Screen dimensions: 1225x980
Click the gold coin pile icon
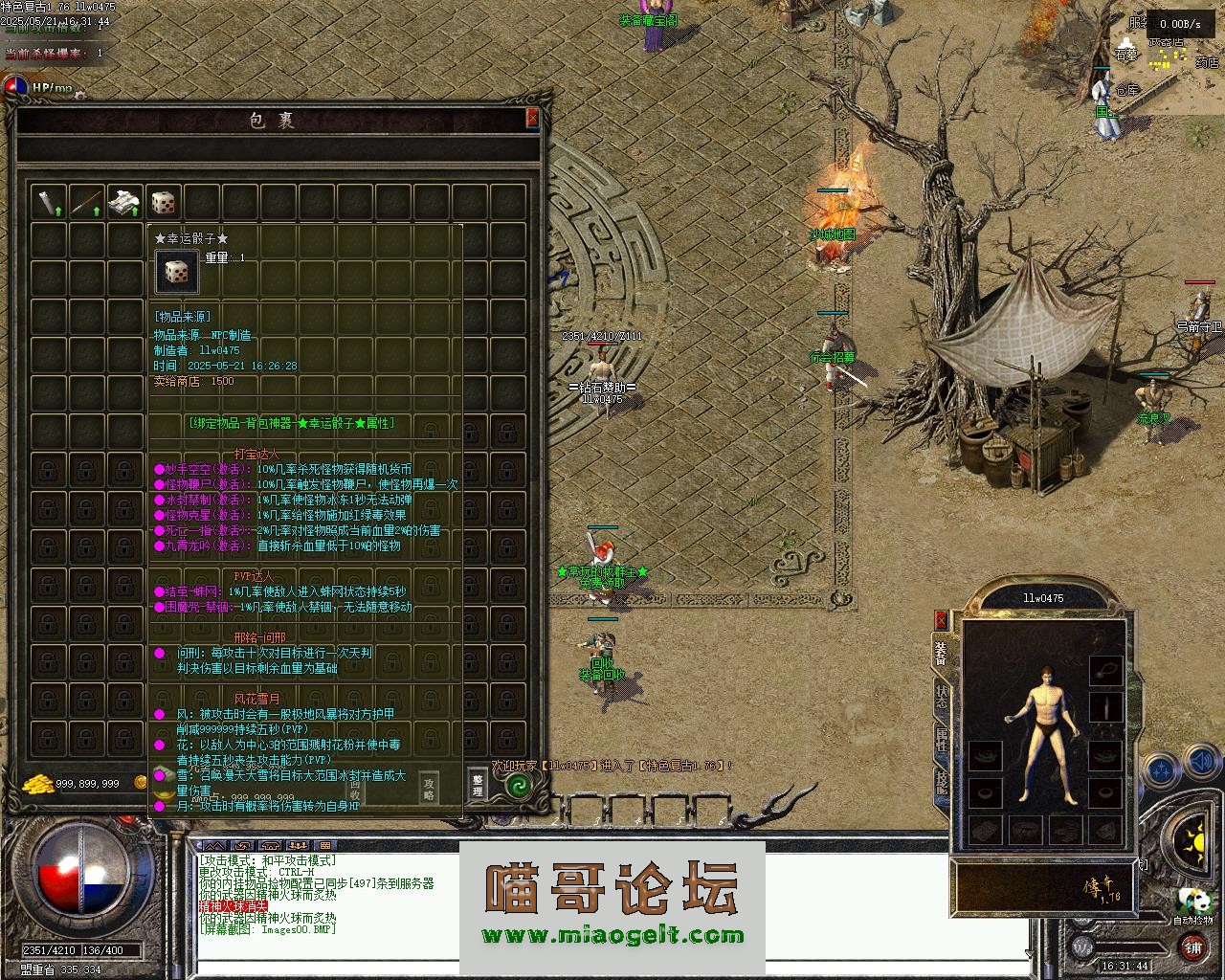pos(36,783)
